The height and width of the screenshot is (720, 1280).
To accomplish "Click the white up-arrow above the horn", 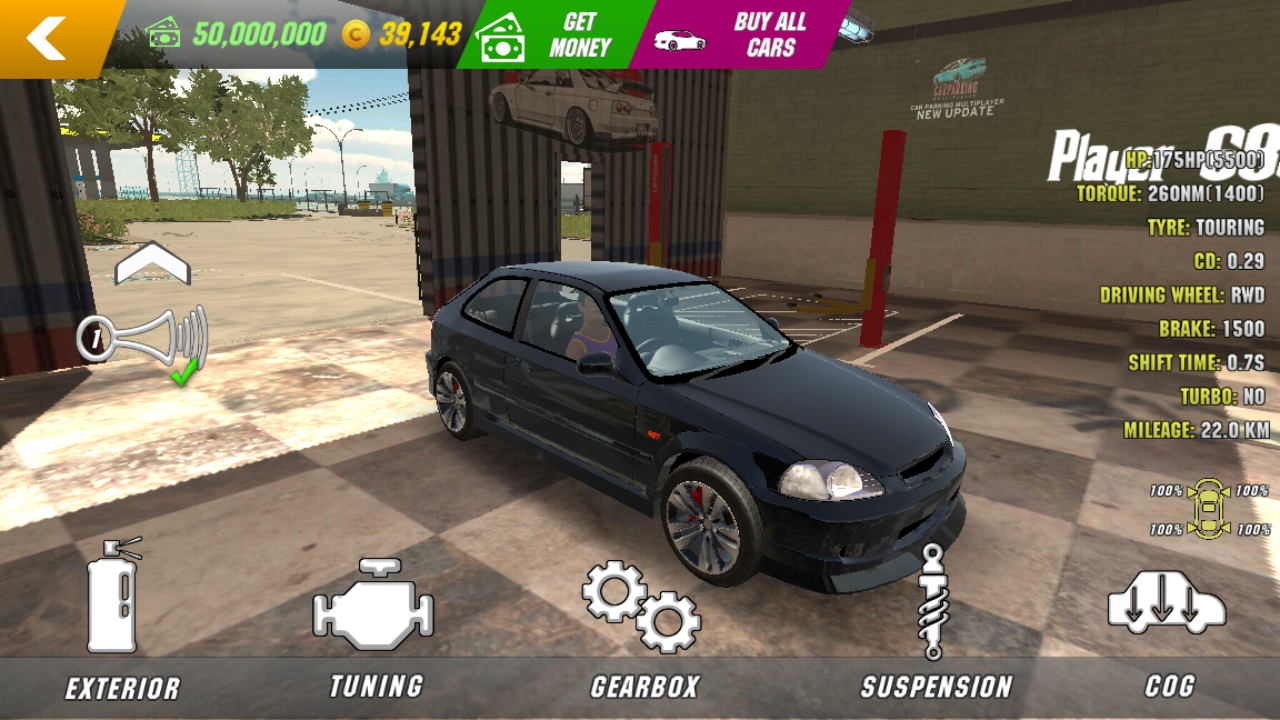I will point(152,264).
